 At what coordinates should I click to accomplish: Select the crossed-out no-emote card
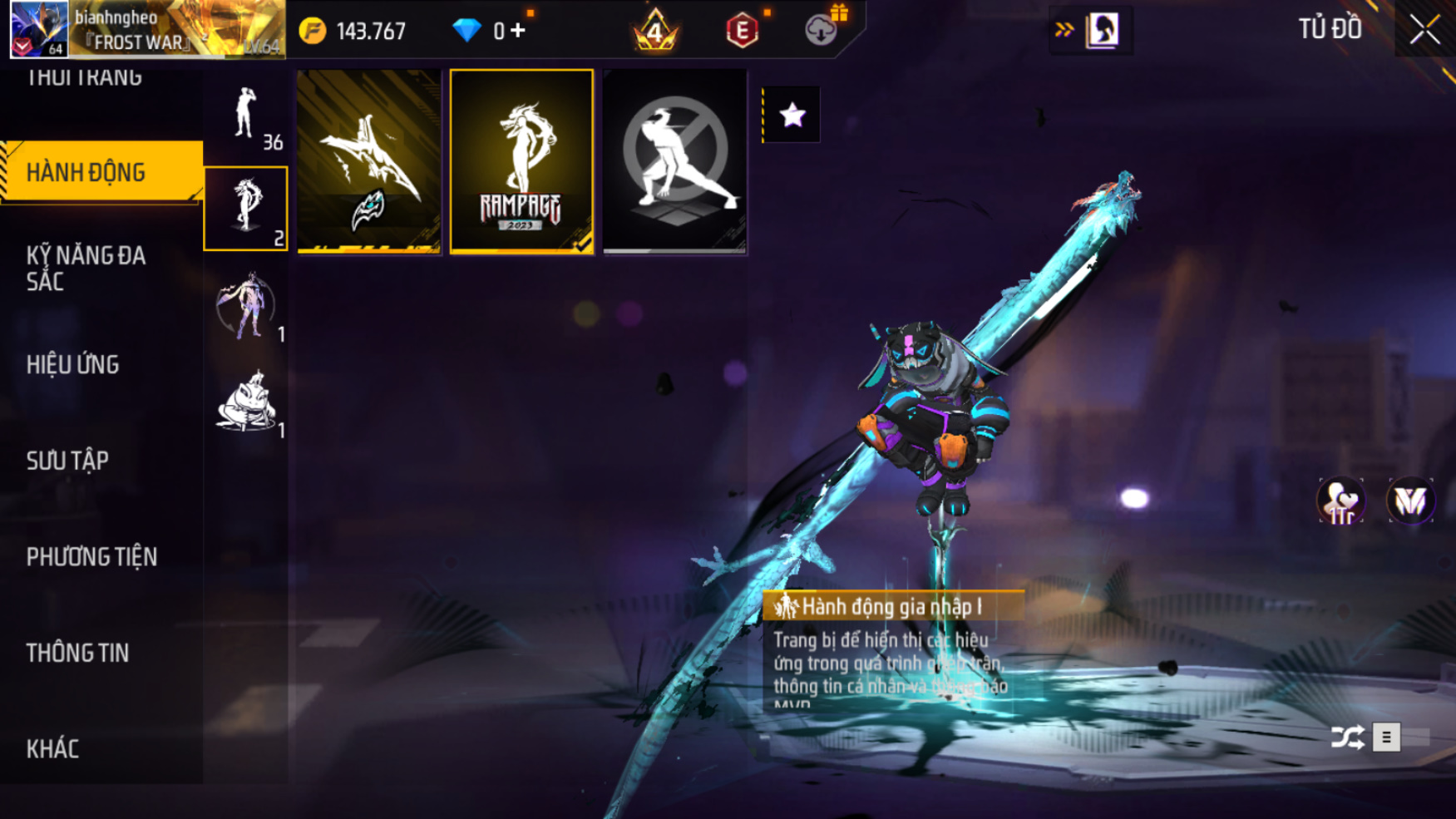[674, 161]
